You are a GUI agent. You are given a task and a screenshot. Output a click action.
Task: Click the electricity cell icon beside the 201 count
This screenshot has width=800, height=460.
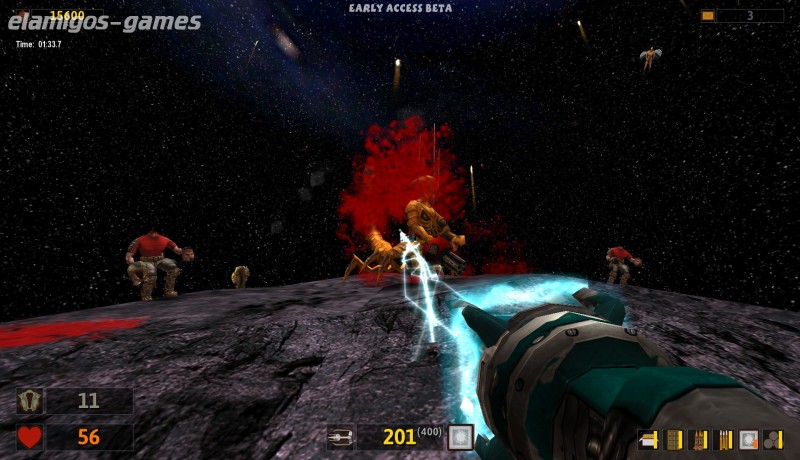(x=460, y=437)
